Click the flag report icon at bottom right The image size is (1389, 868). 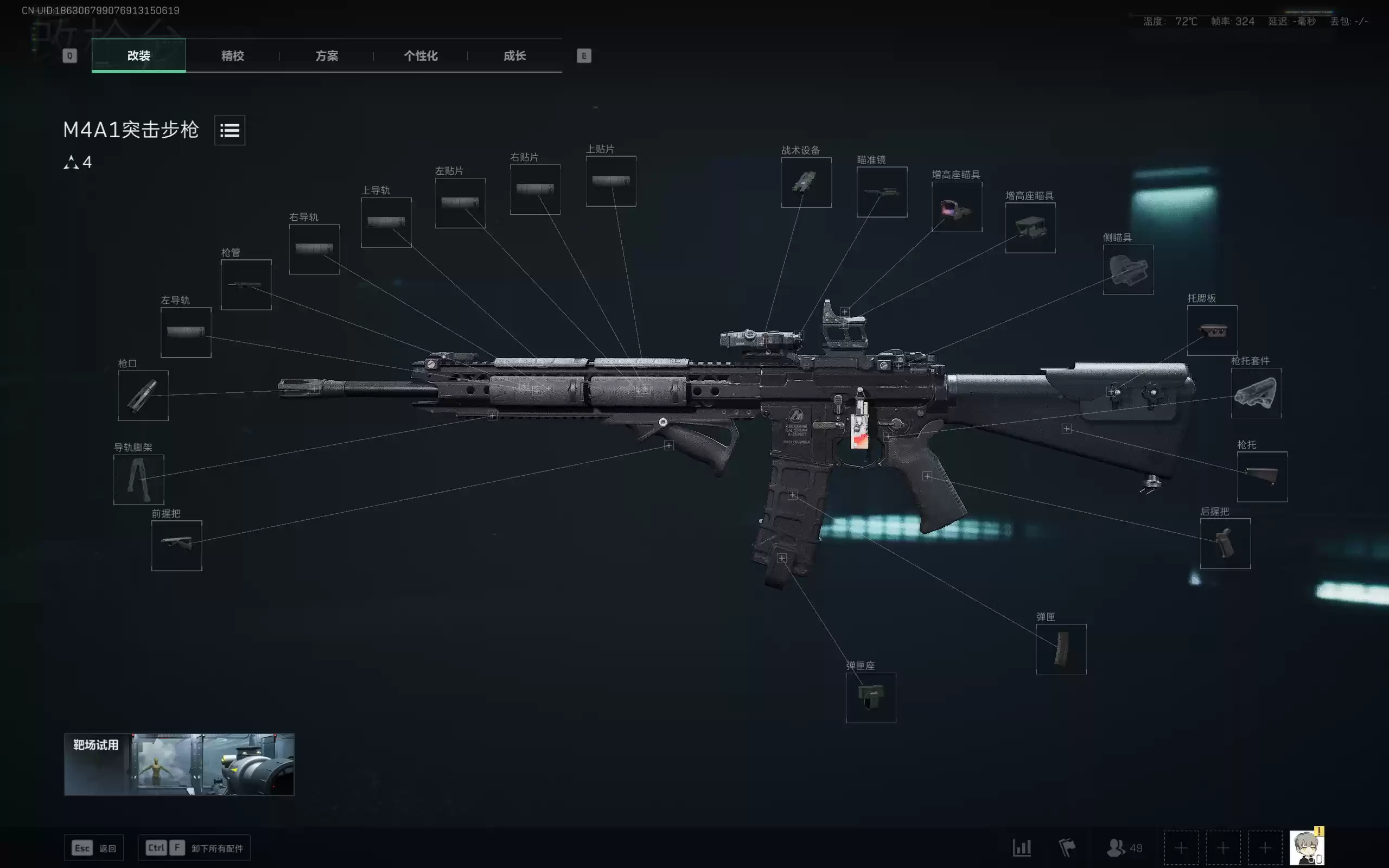point(1068,847)
